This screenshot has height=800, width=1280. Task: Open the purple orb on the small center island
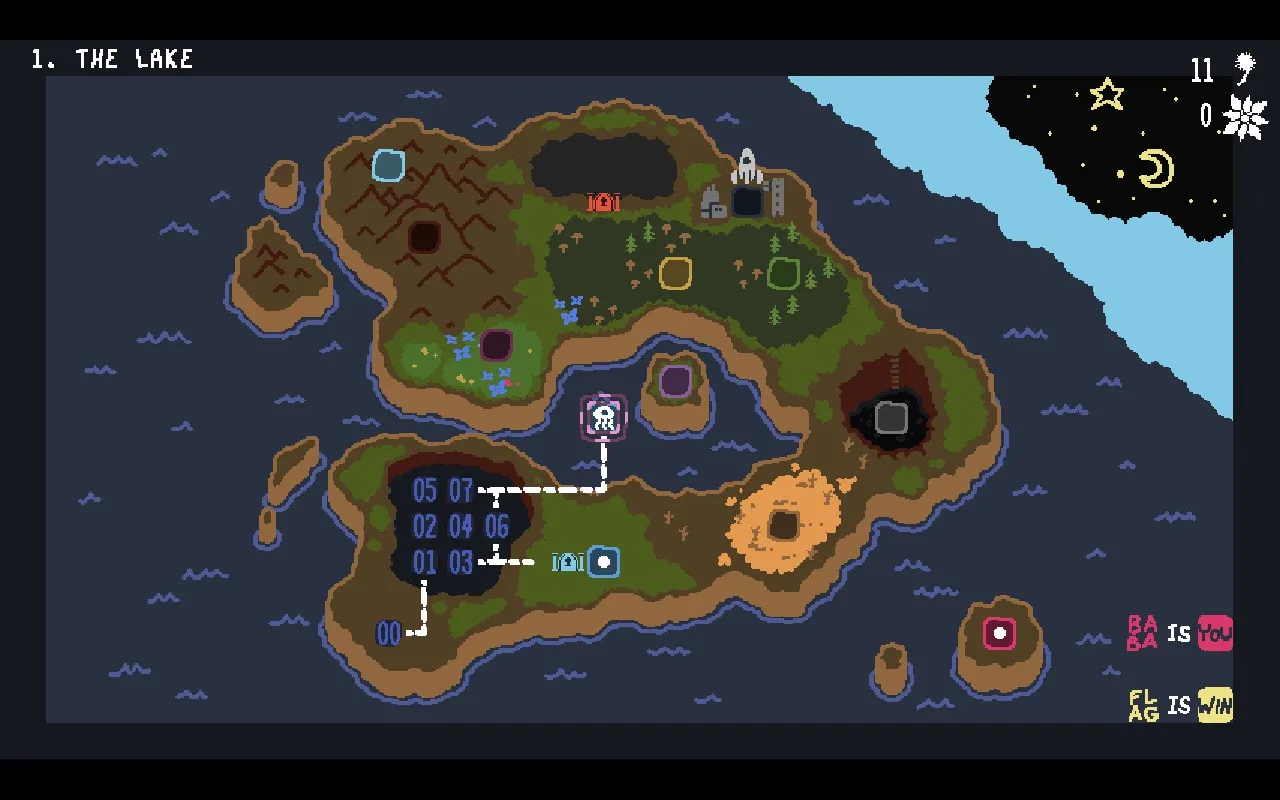click(675, 381)
